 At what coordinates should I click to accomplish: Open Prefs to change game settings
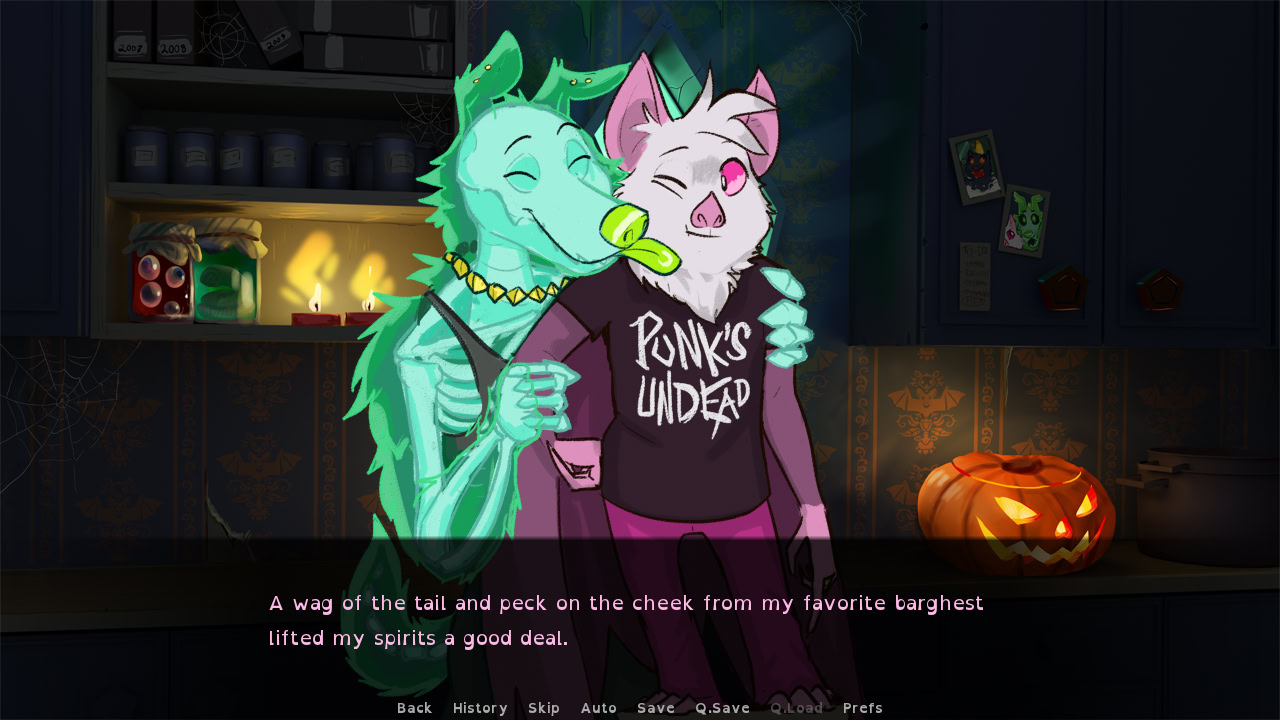coord(862,707)
